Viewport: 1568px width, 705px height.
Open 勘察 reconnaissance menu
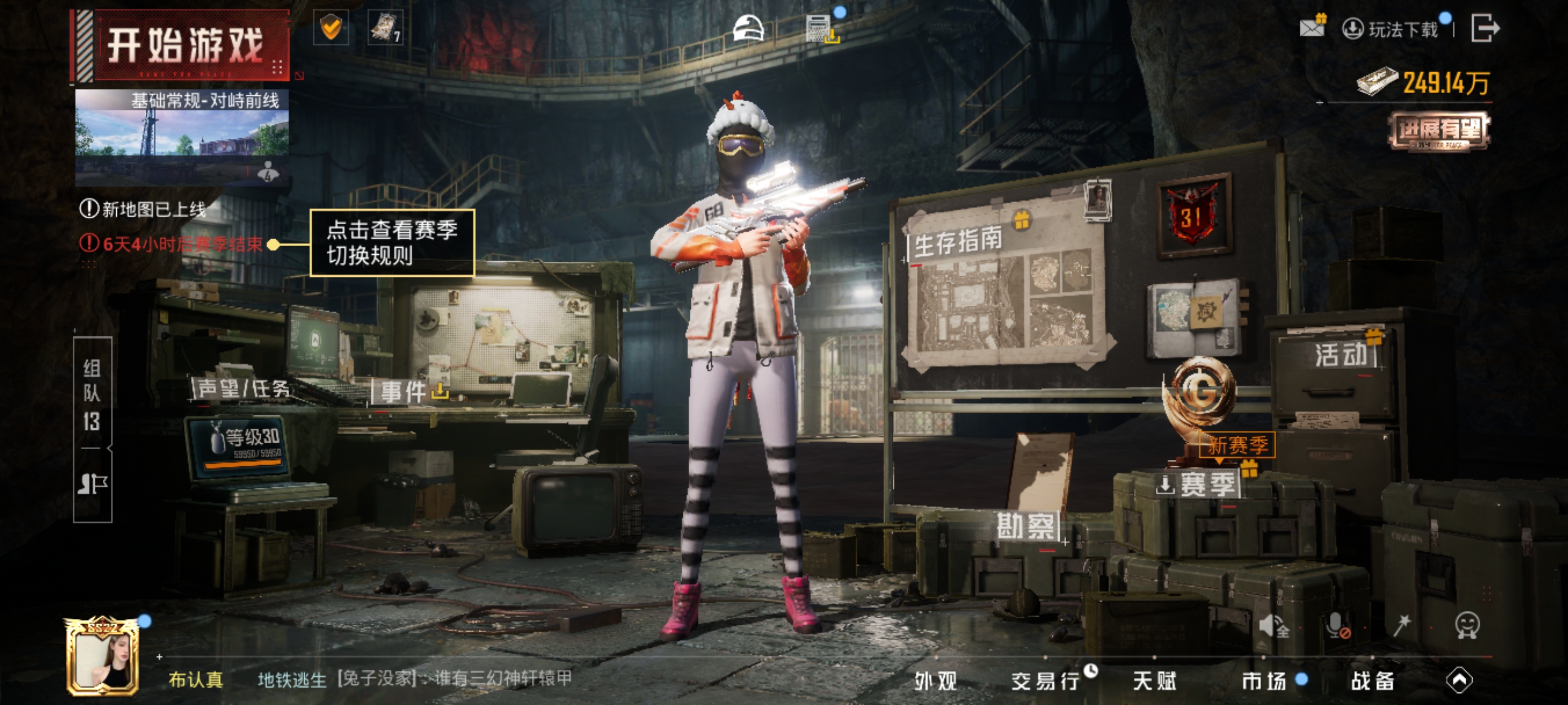tap(1027, 525)
